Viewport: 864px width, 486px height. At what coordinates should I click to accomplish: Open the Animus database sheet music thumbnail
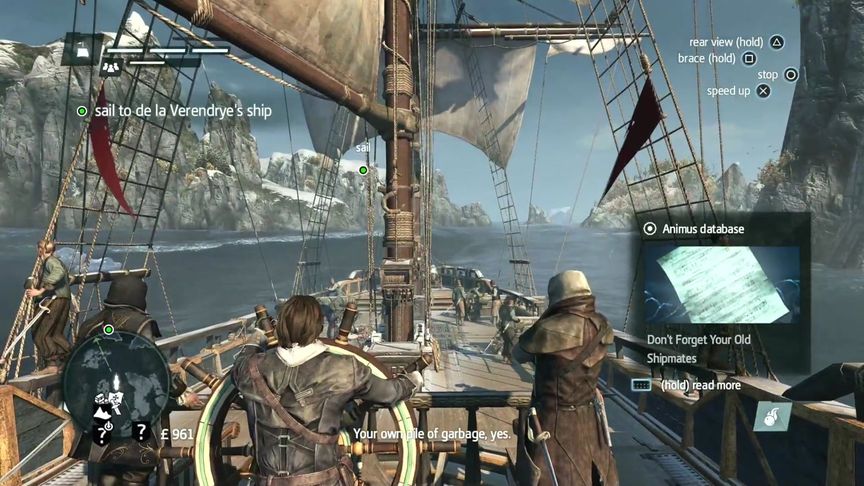tap(720, 284)
